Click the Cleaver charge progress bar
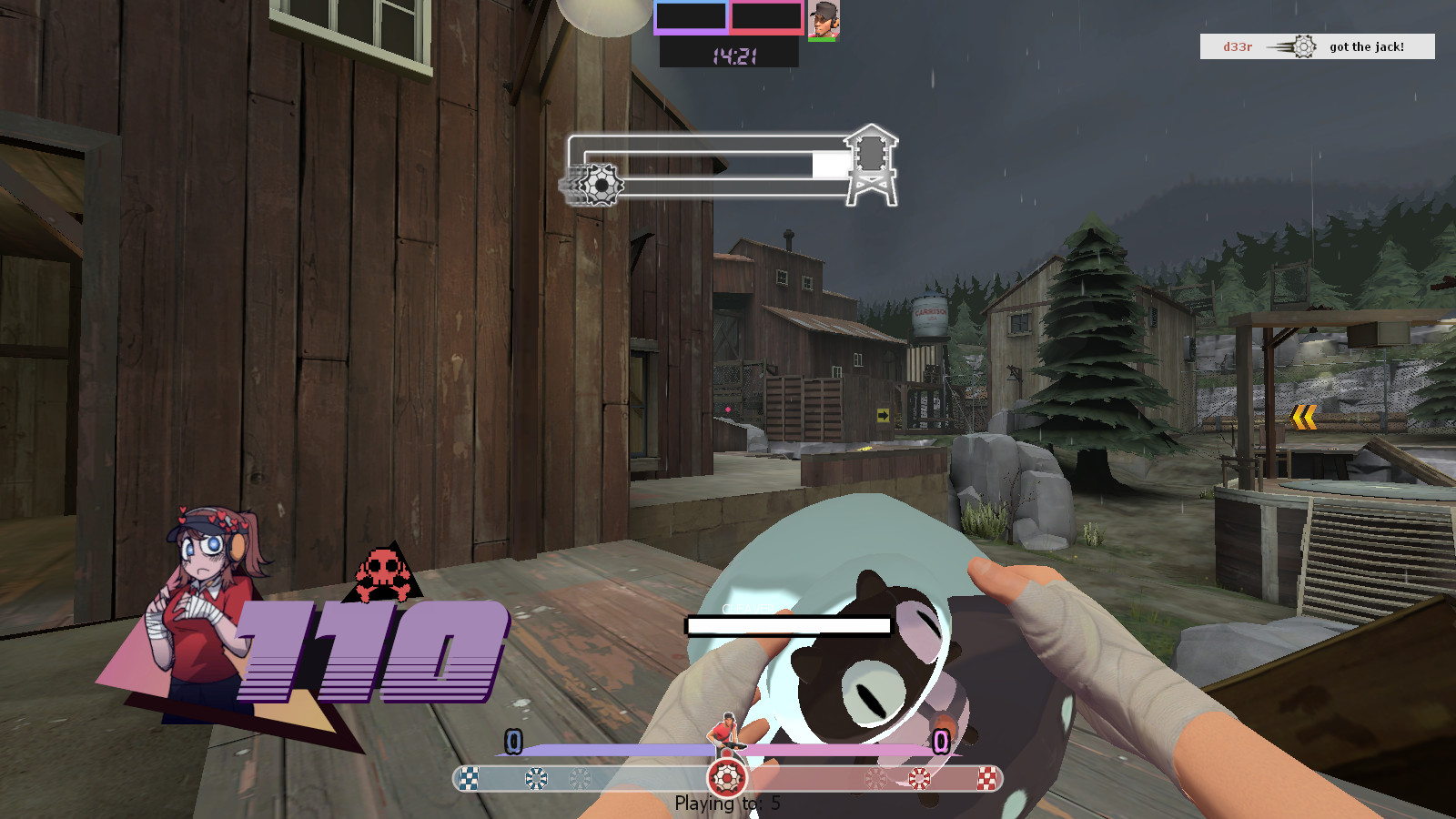 point(790,626)
